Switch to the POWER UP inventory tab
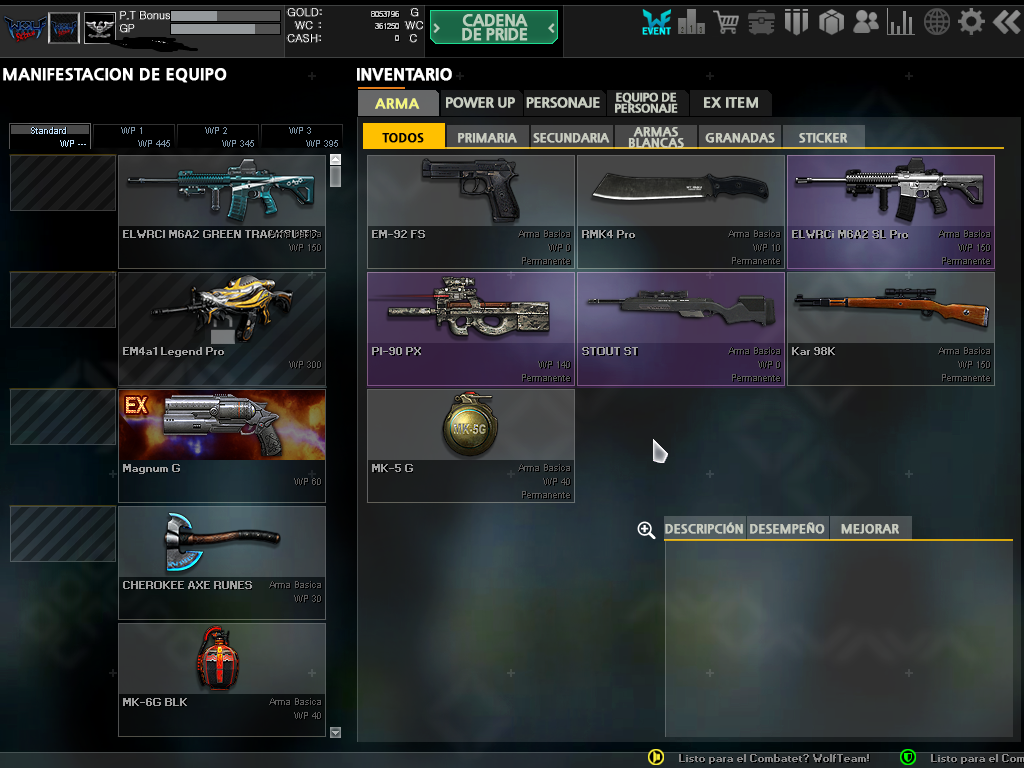1024x768 pixels. 480,103
